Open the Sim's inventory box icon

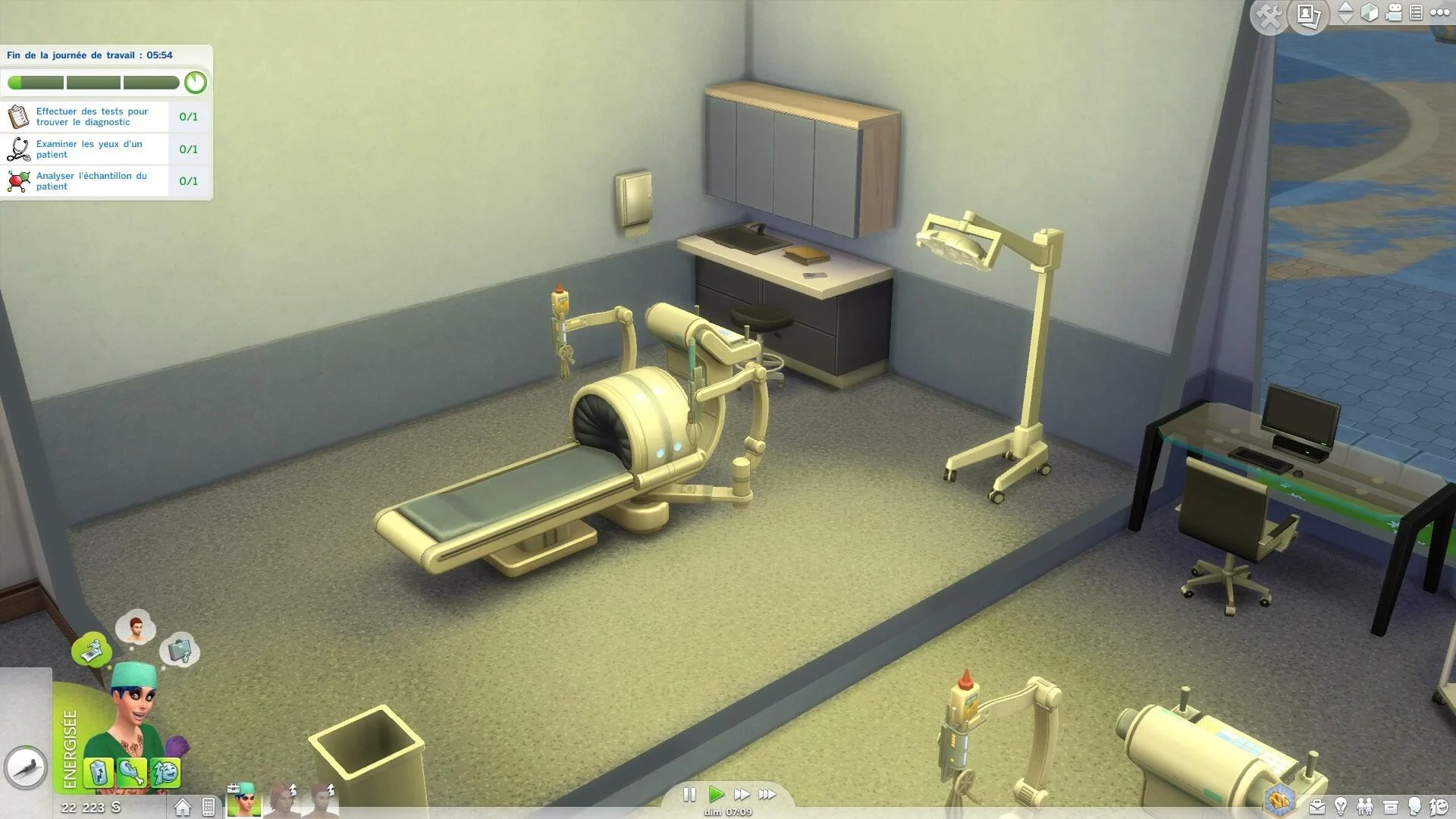(x=1391, y=806)
